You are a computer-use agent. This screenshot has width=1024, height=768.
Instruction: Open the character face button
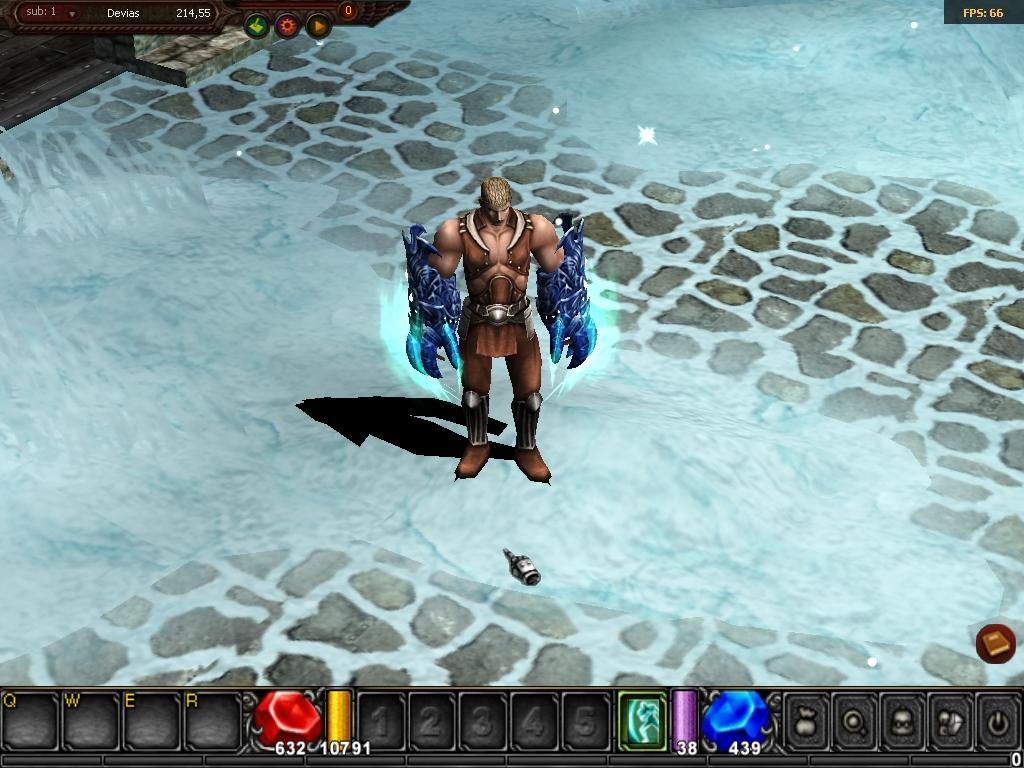point(903,719)
